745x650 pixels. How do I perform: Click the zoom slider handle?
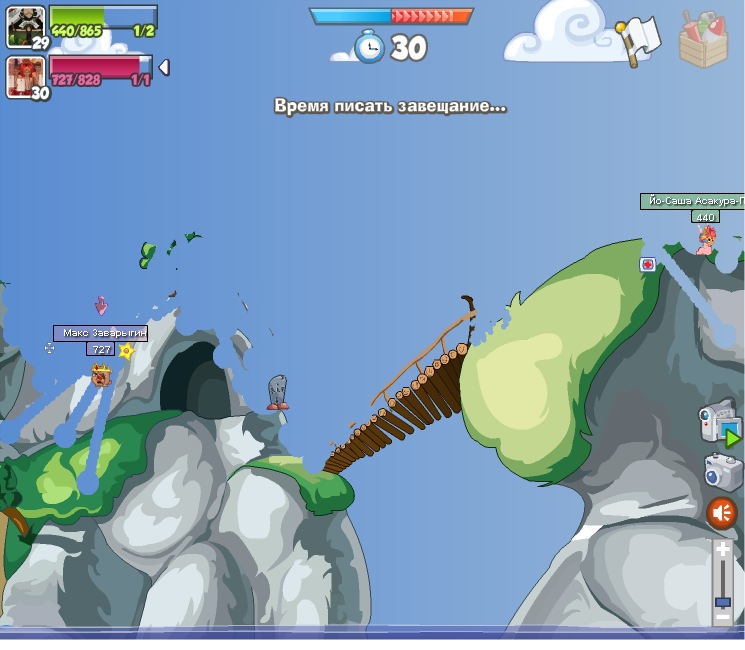pyautogui.click(x=723, y=601)
